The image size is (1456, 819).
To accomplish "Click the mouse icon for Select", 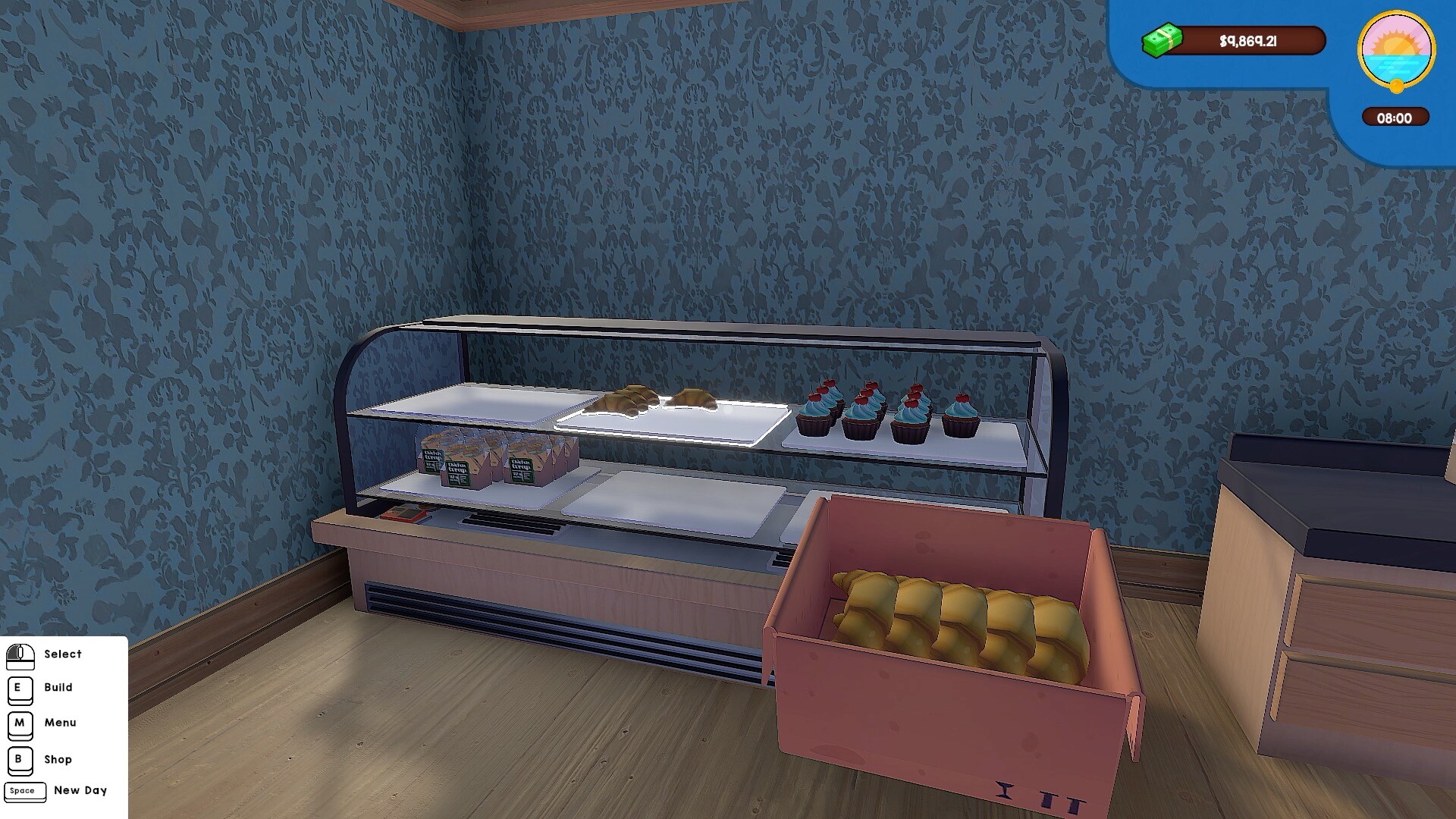I will coord(20,657).
